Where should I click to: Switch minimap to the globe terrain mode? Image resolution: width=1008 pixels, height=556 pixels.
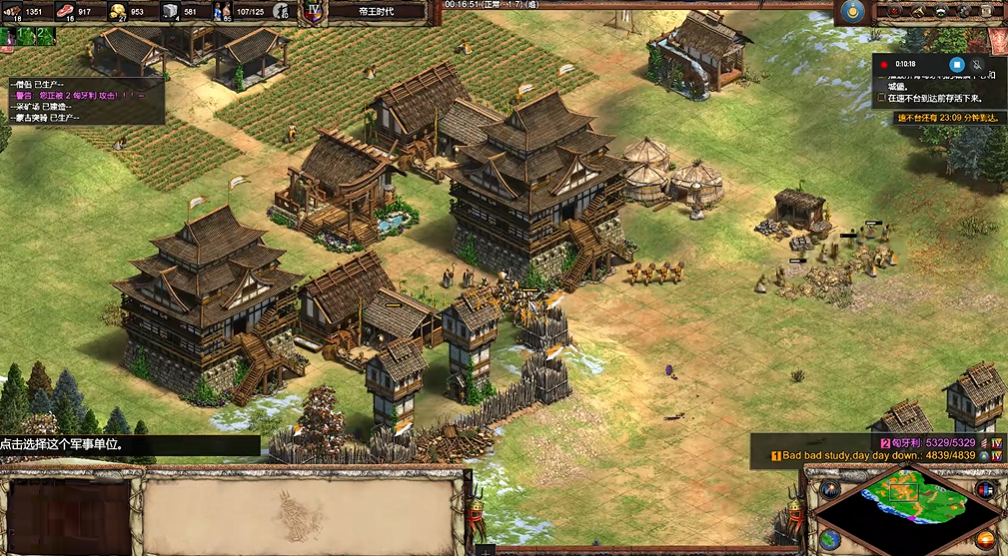(829, 539)
